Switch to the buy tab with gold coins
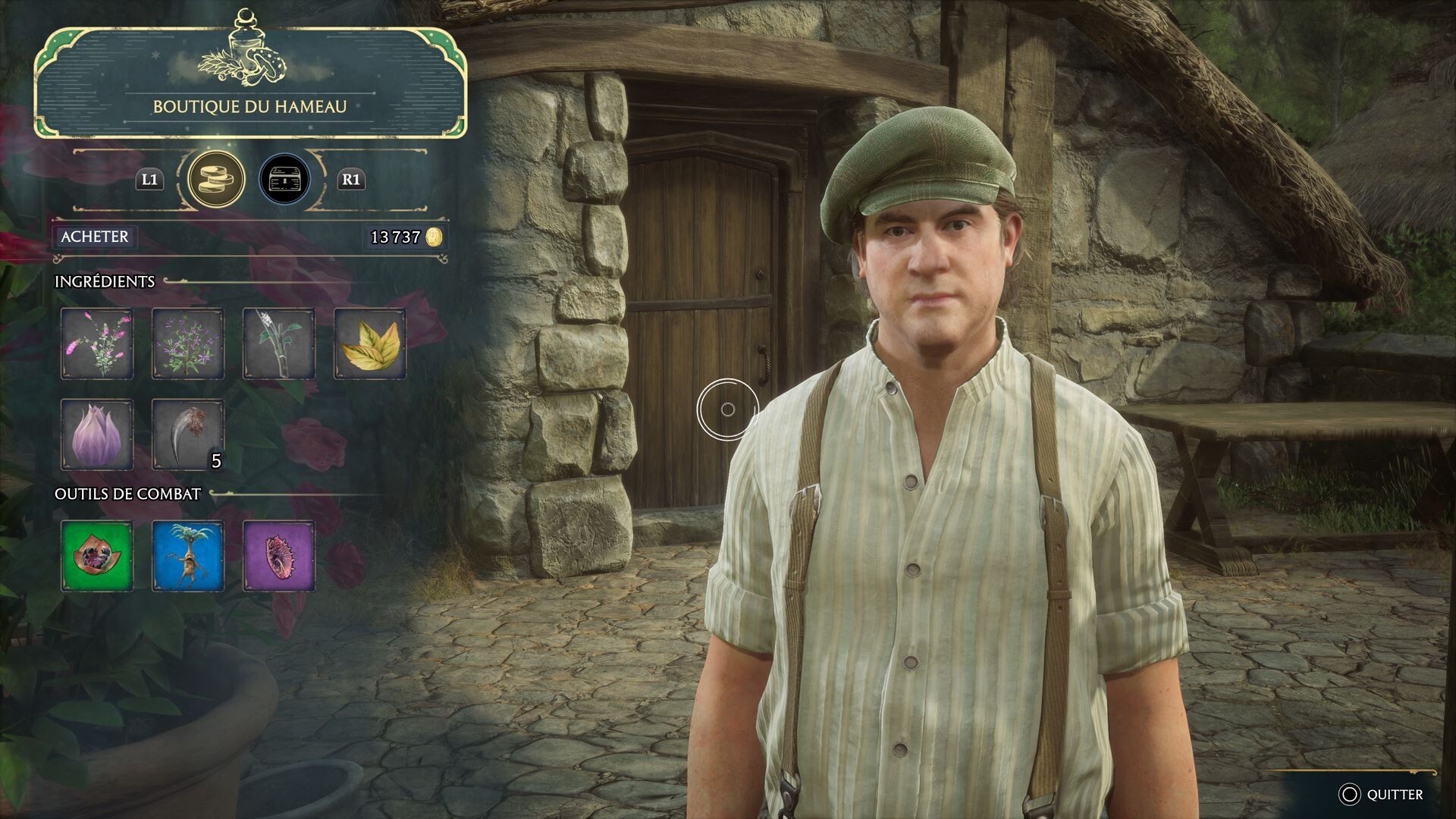 click(216, 180)
